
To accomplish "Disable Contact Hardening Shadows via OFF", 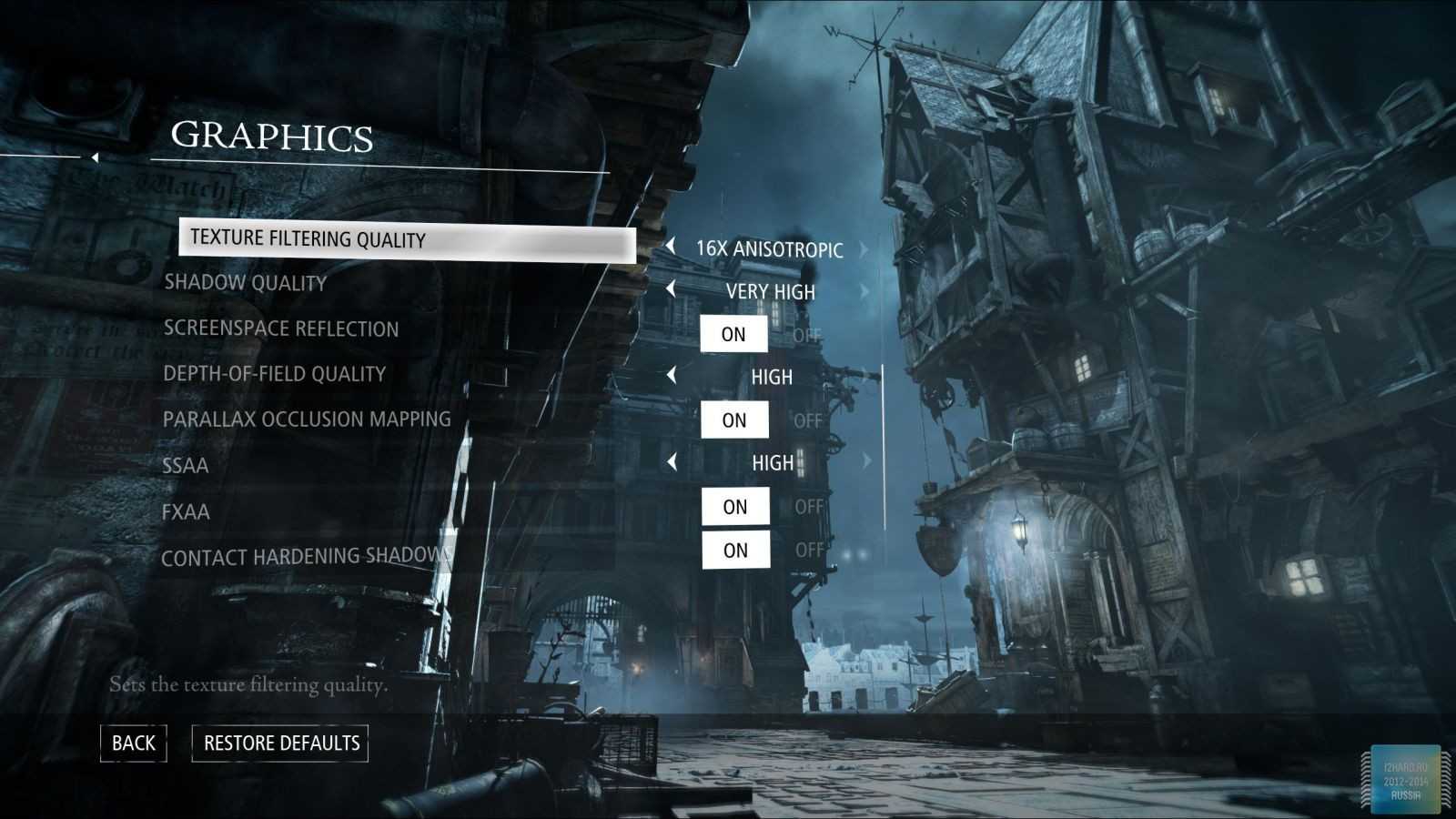I will pyautogui.click(x=809, y=551).
